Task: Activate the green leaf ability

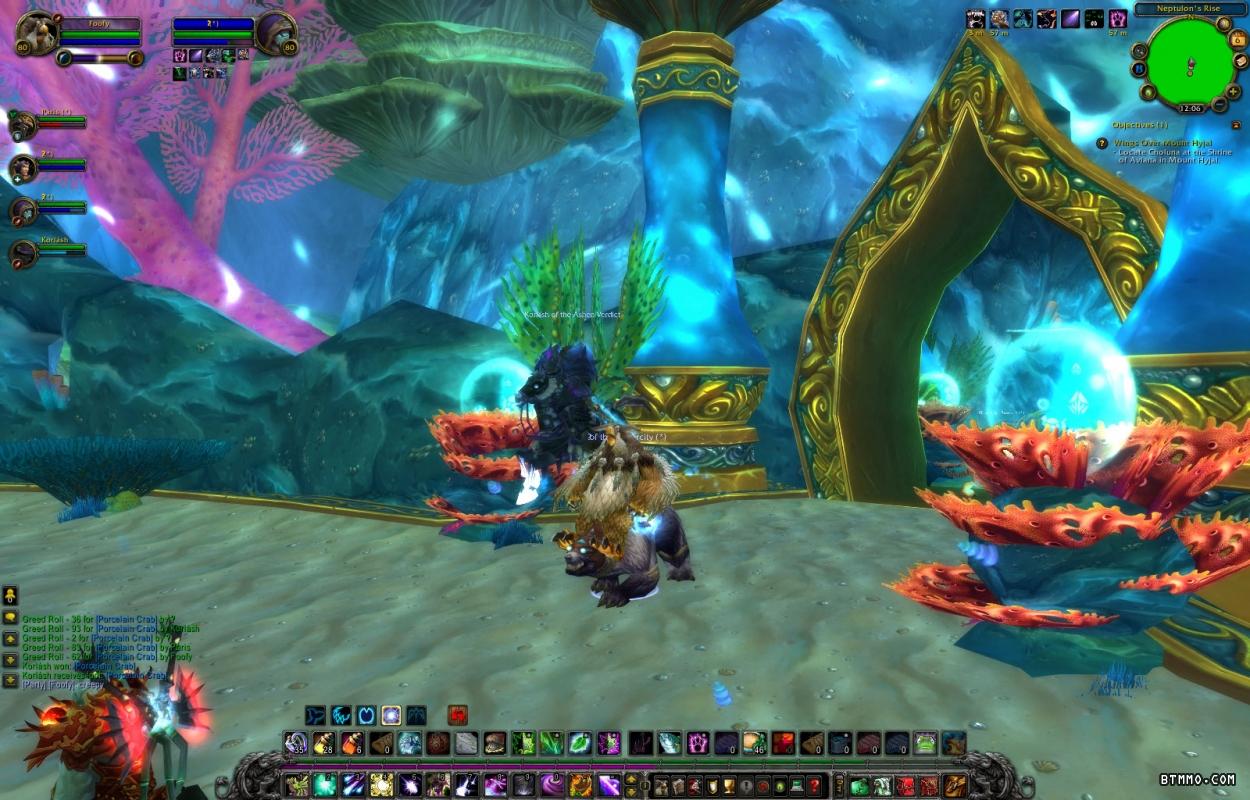Action: (580, 743)
